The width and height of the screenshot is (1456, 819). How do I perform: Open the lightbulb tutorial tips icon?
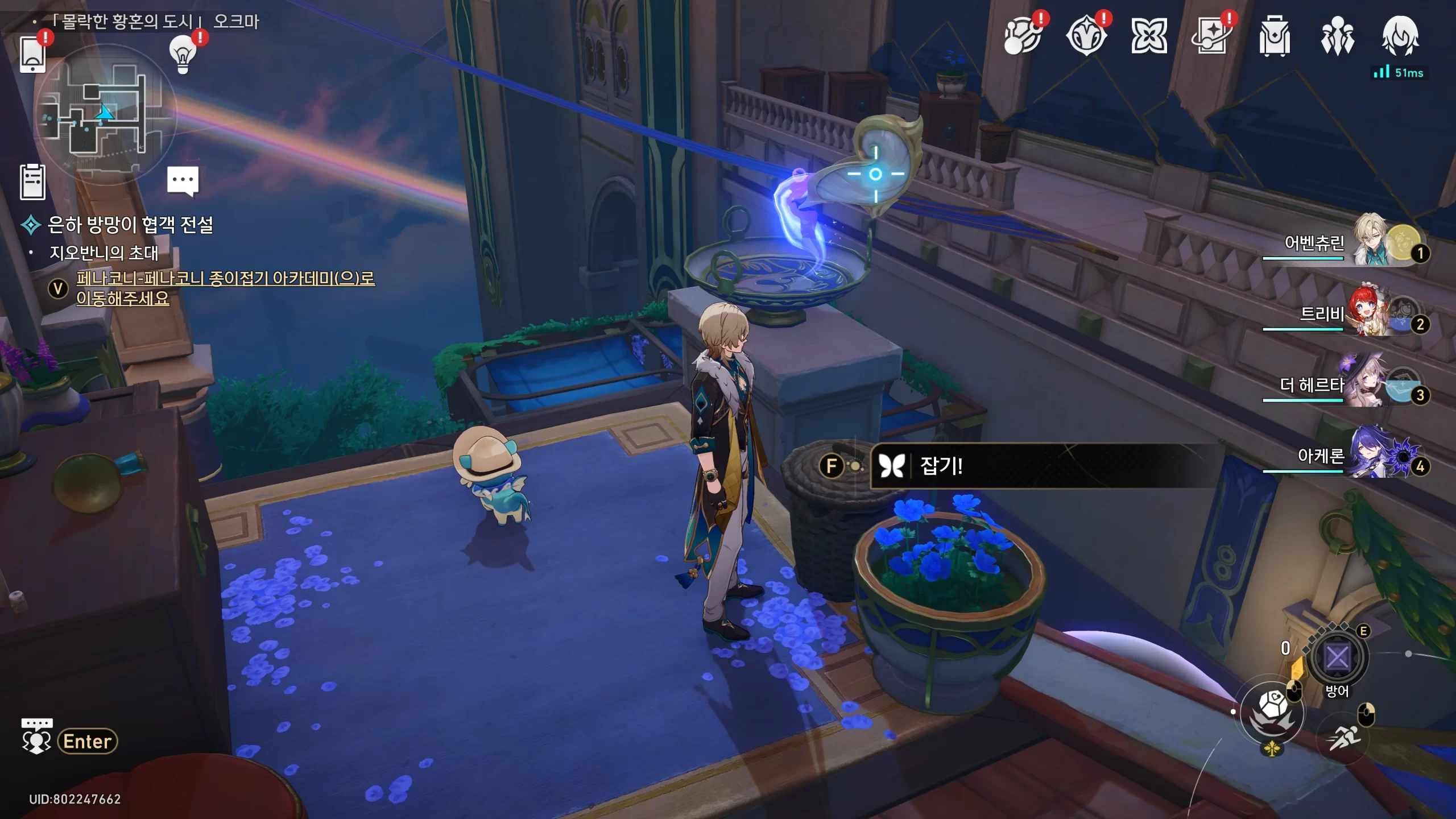click(x=183, y=55)
